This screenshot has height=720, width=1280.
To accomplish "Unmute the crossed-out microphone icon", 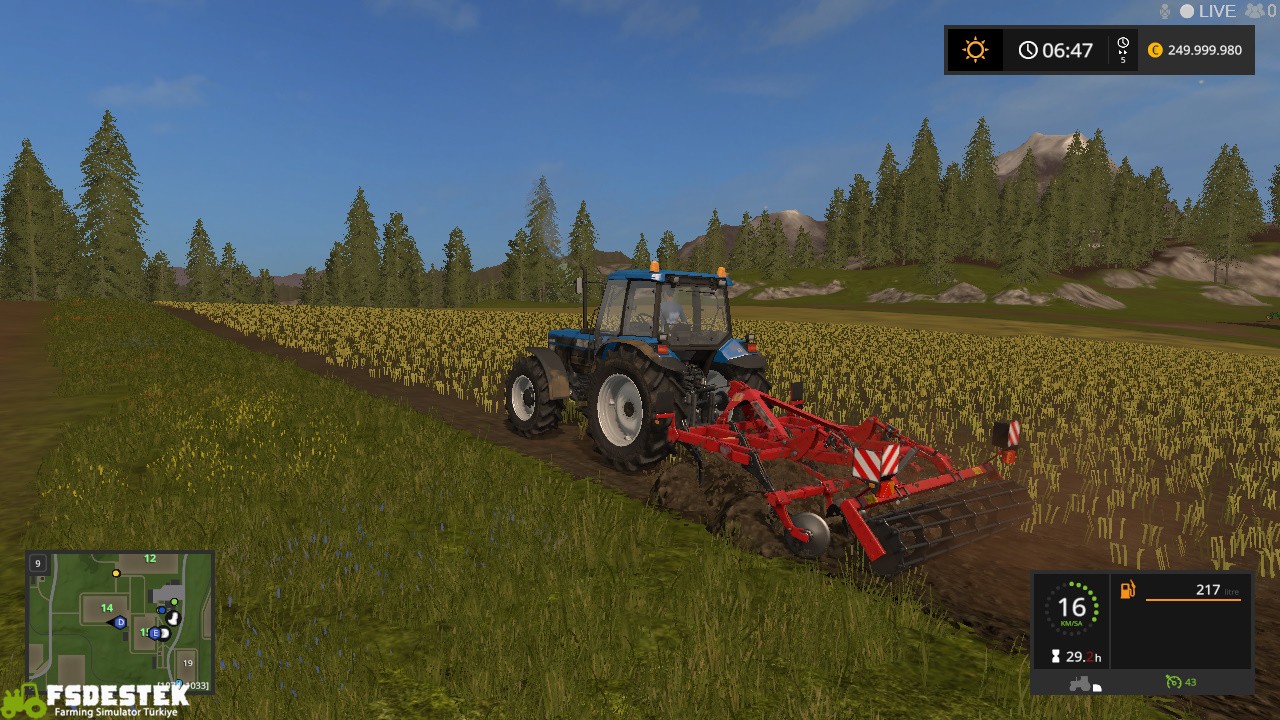I will coord(1165,11).
